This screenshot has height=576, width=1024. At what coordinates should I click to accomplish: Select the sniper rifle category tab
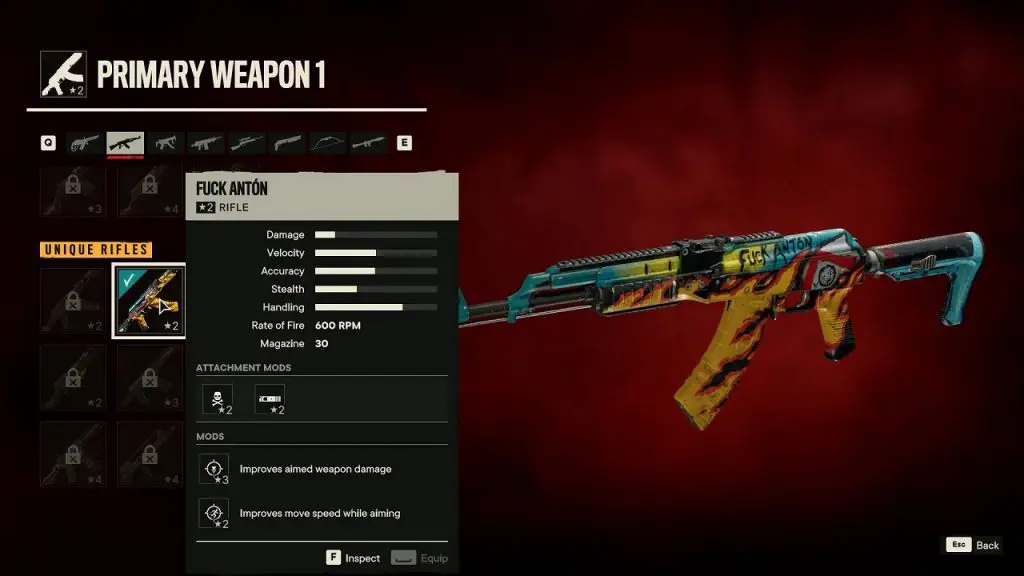click(247, 143)
